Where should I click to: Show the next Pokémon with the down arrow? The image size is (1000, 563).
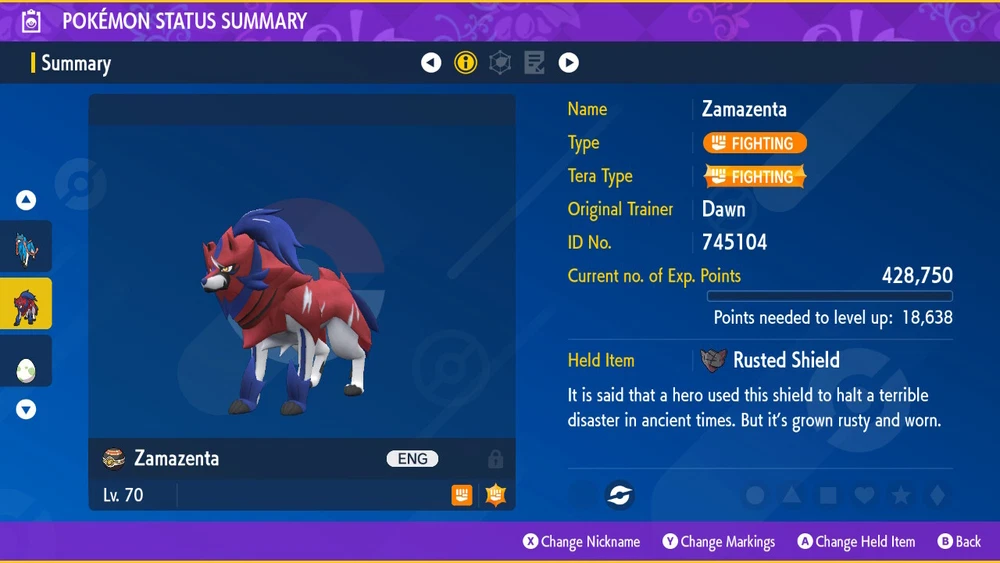26,409
